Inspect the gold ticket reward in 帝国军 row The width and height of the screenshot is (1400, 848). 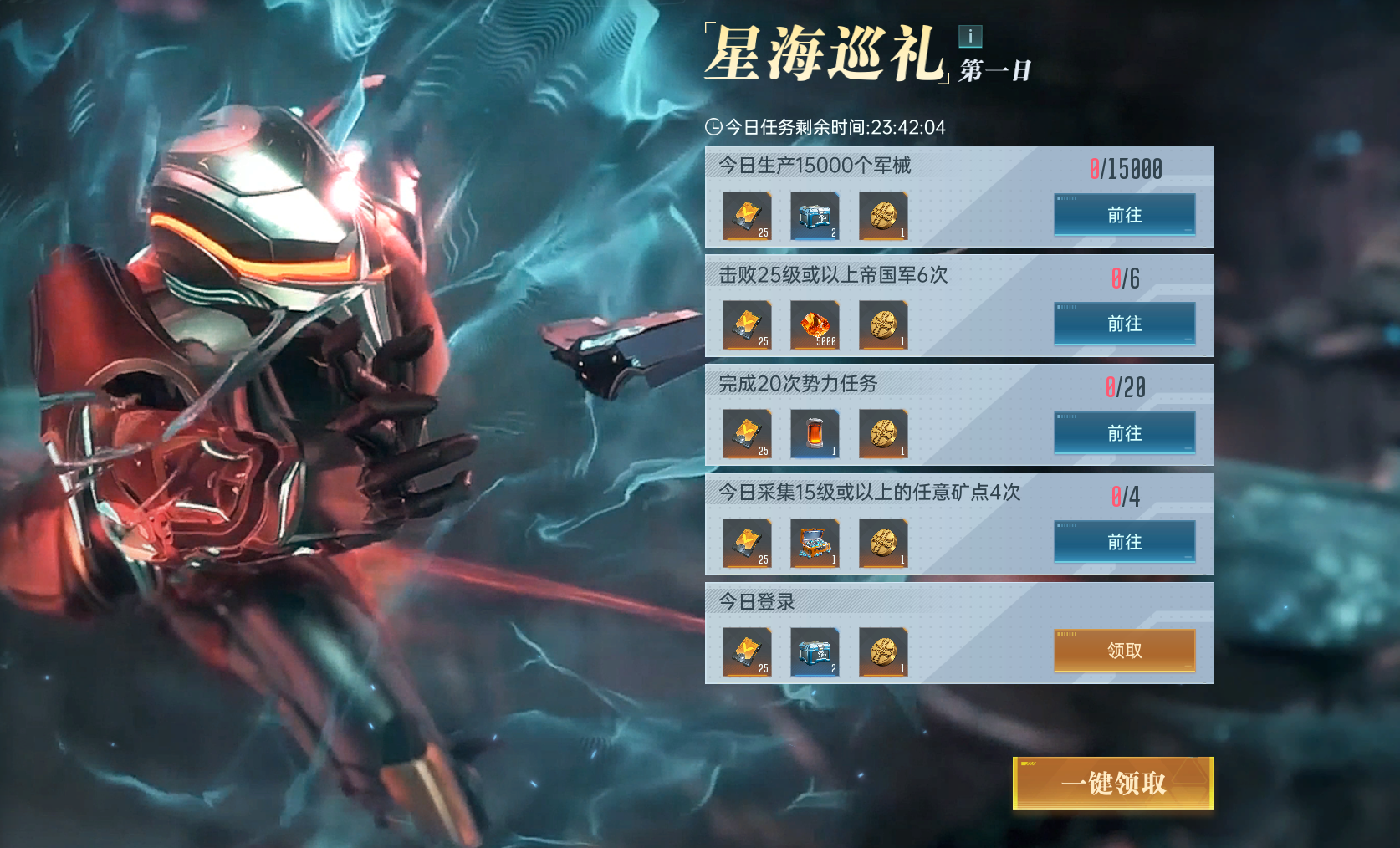[x=746, y=325]
